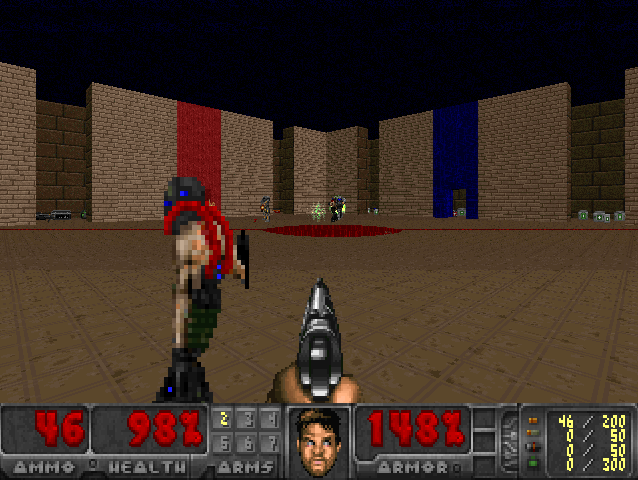
Task: Switch to Arms slot 5
Action: coord(223,442)
